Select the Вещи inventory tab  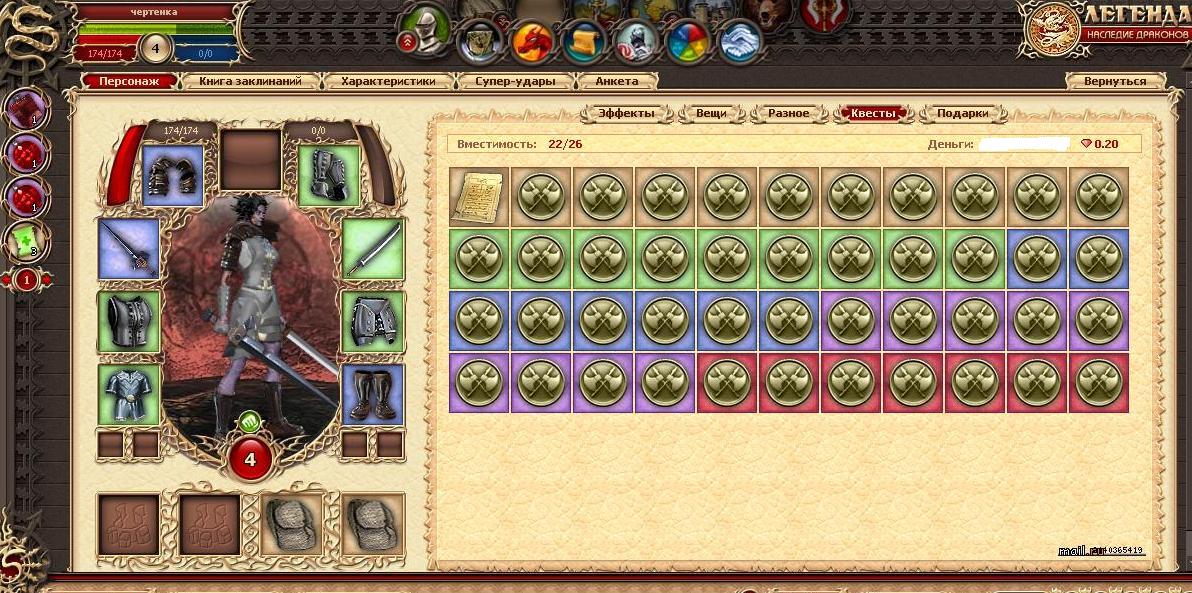click(x=711, y=113)
